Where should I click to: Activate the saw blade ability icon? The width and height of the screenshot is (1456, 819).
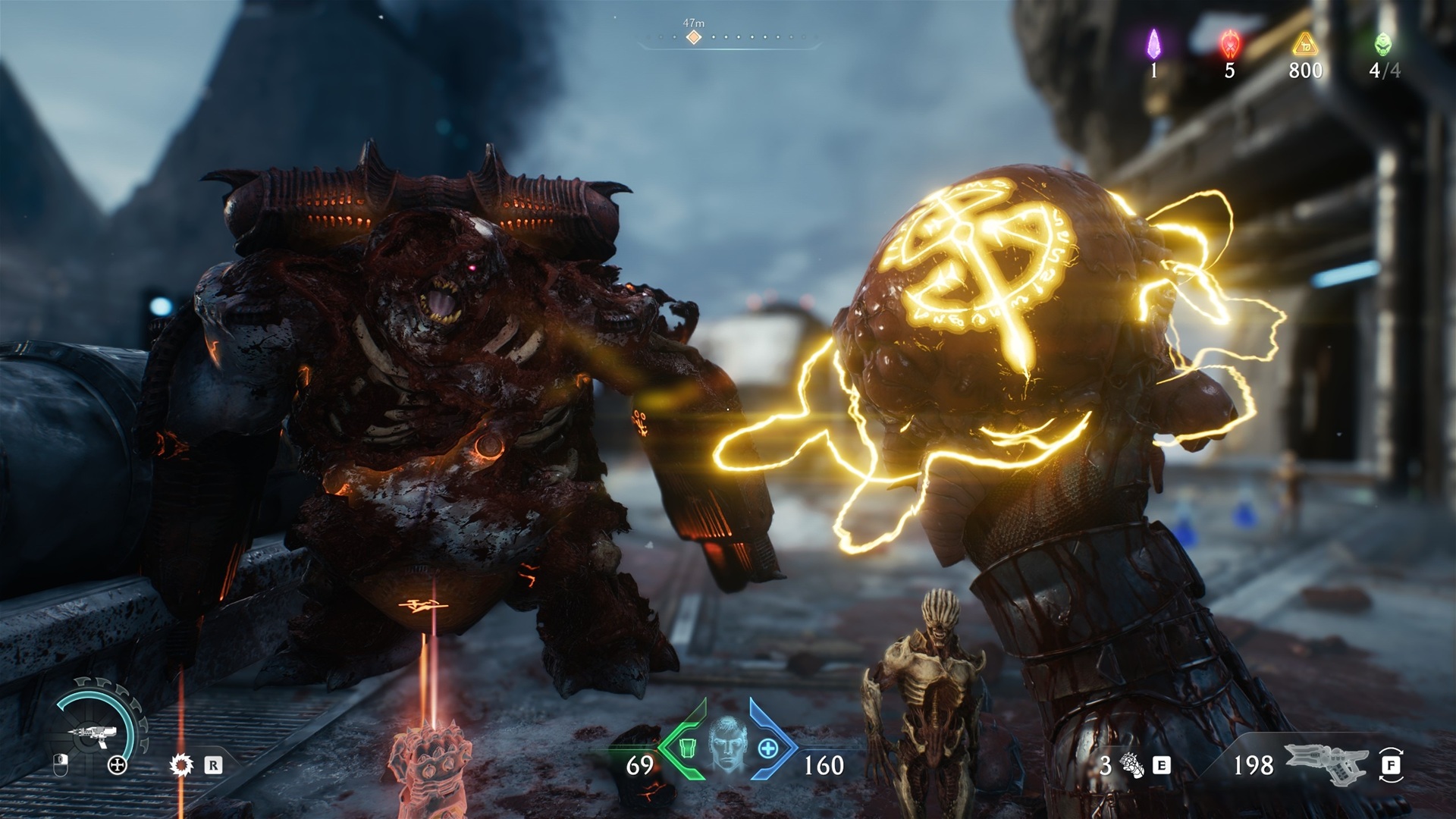(181, 765)
